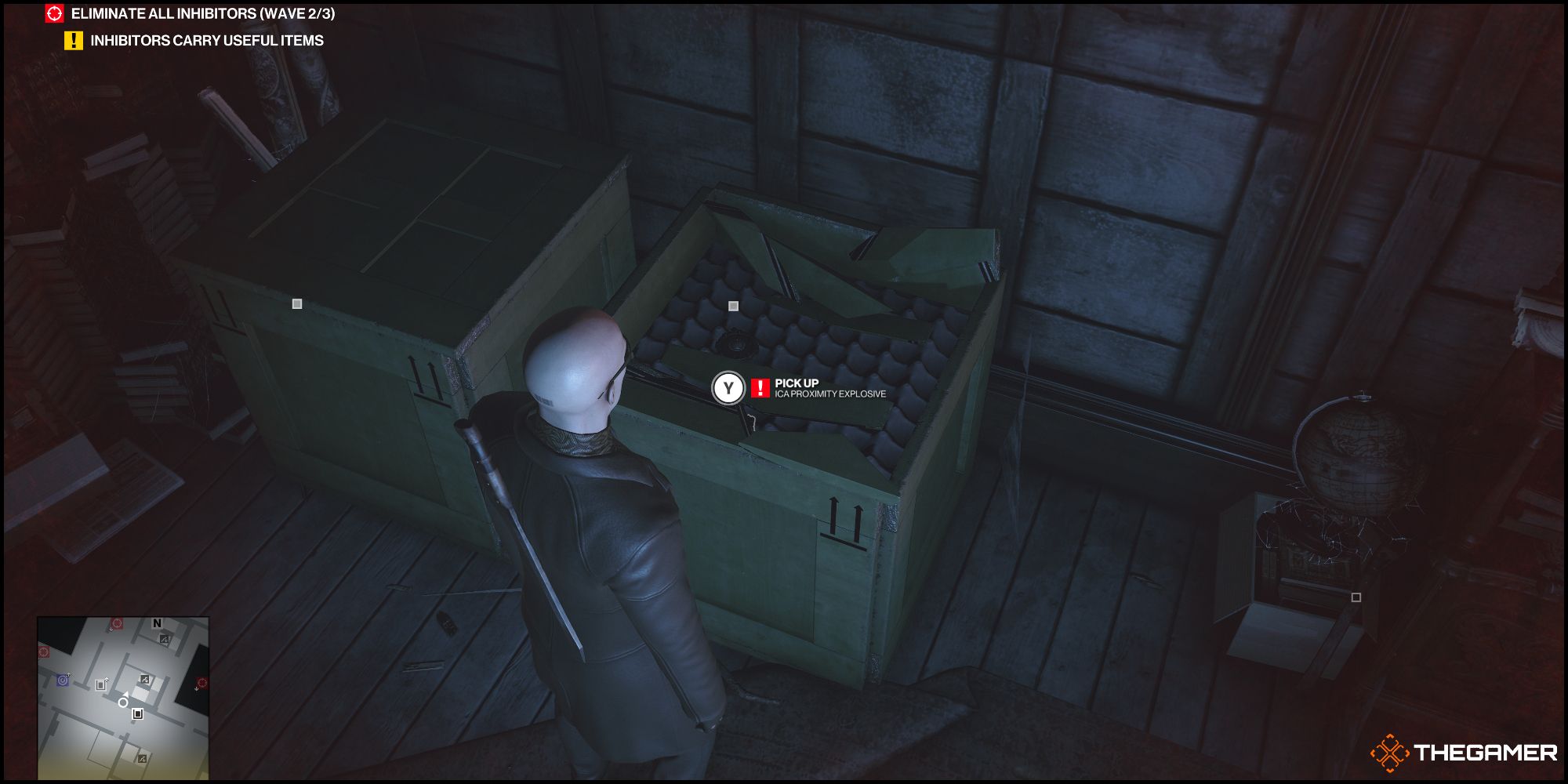The image size is (1568, 784).
Task: Click the white item marker on the open crate
Action: pyautogui.click(x=734, y=307)
